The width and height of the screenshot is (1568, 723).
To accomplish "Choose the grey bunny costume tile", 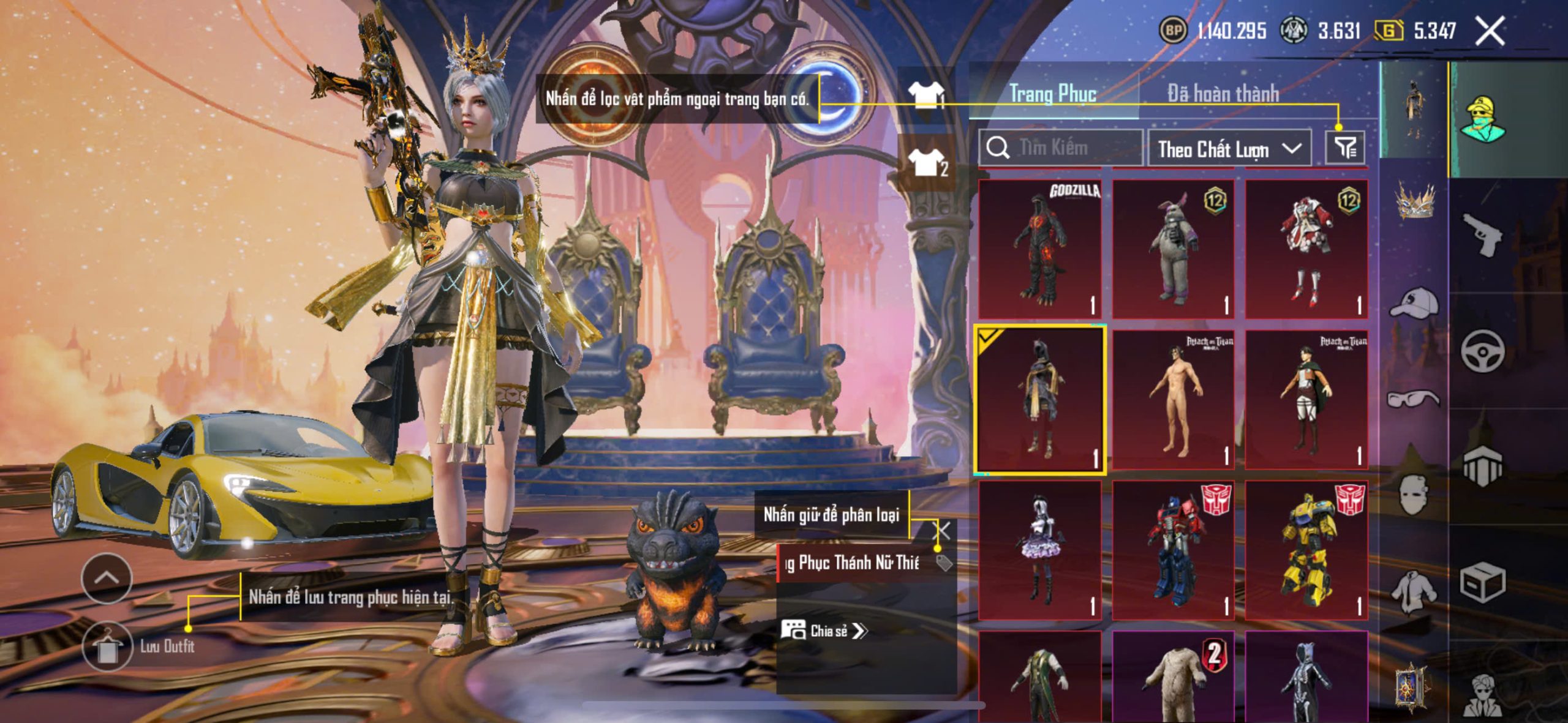I will pos(1173,249).
